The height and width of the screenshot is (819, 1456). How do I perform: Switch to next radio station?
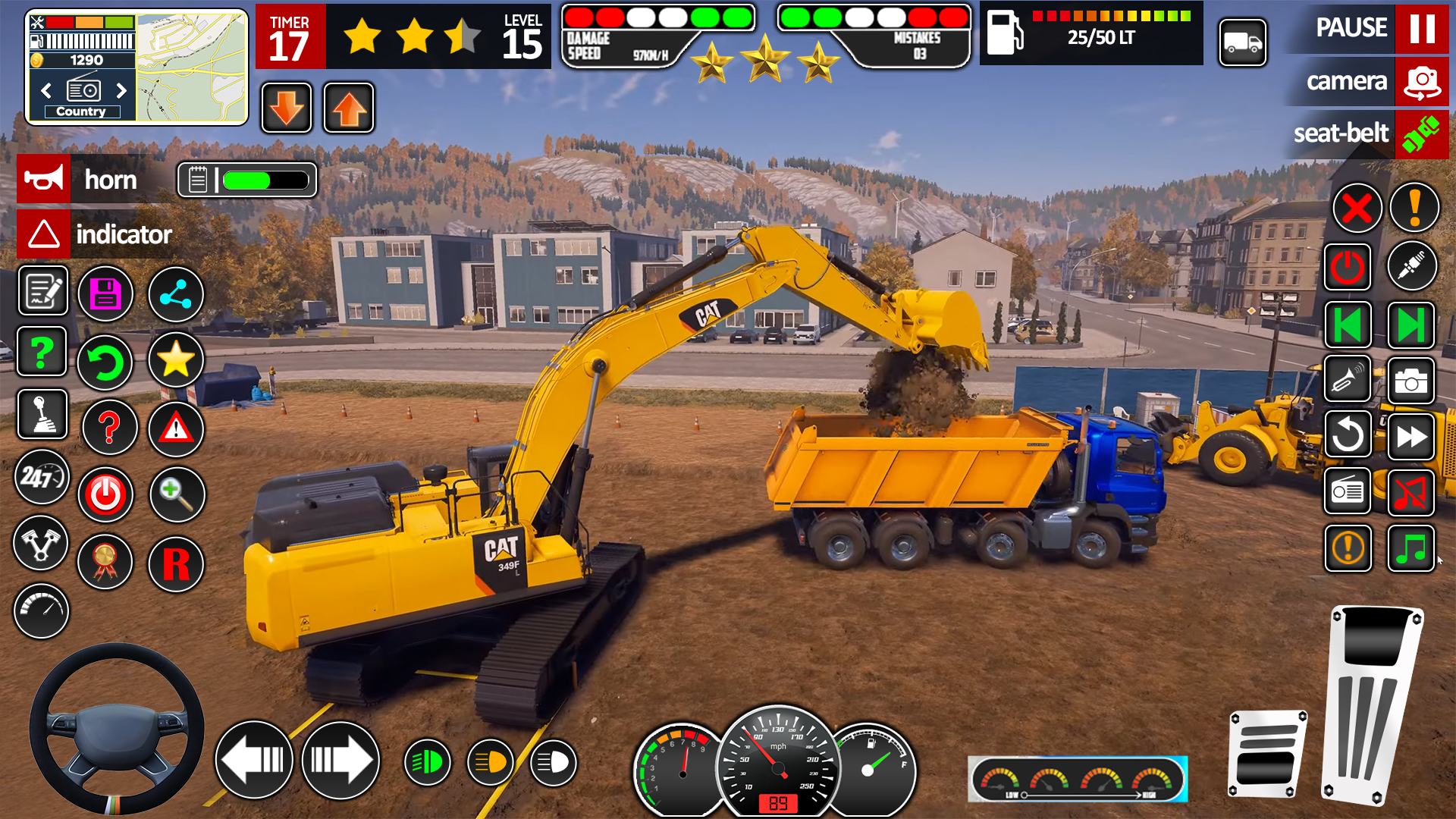coord(121,91)
